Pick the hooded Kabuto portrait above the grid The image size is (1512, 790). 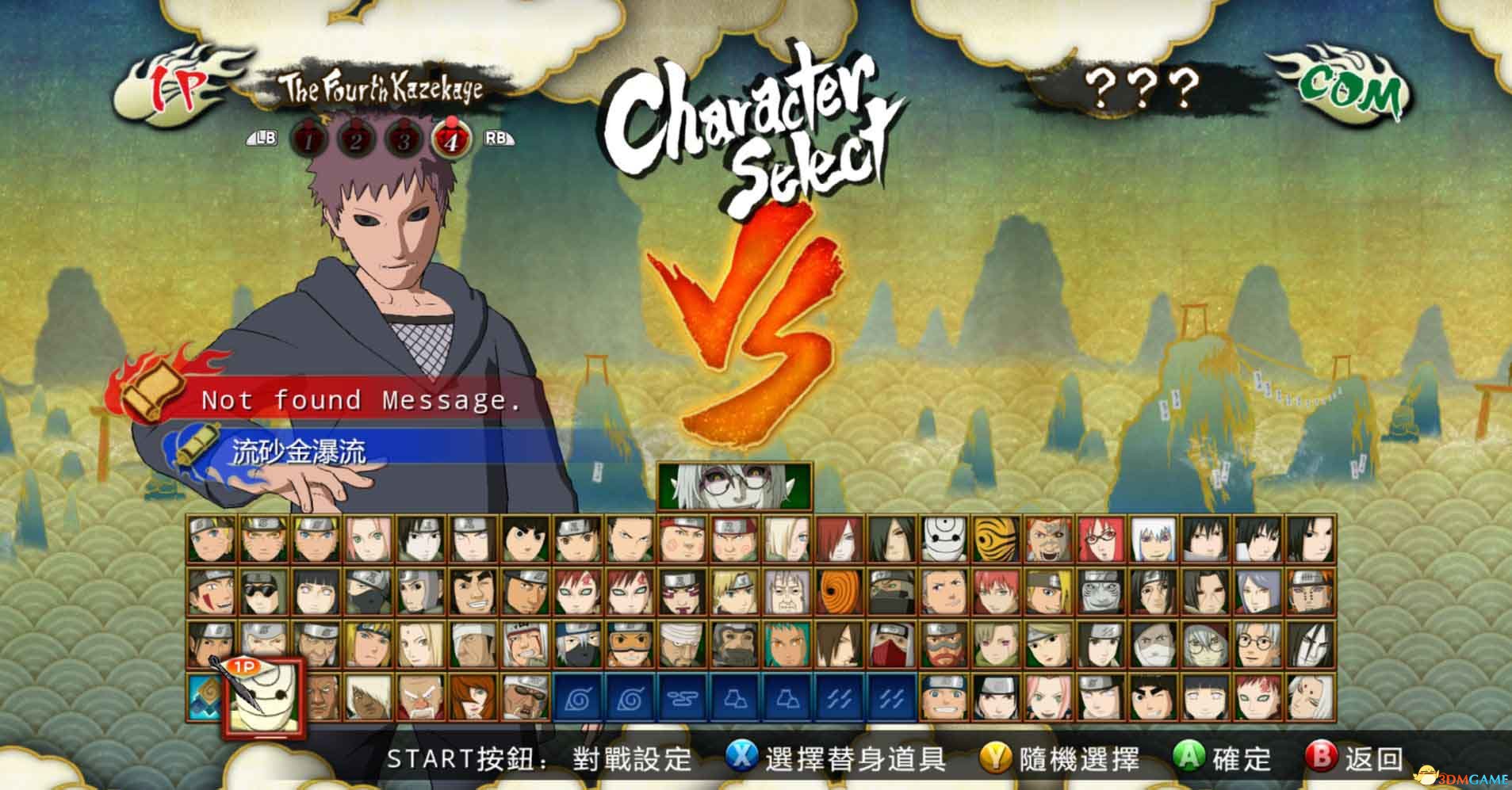click(x=734, y=486)
